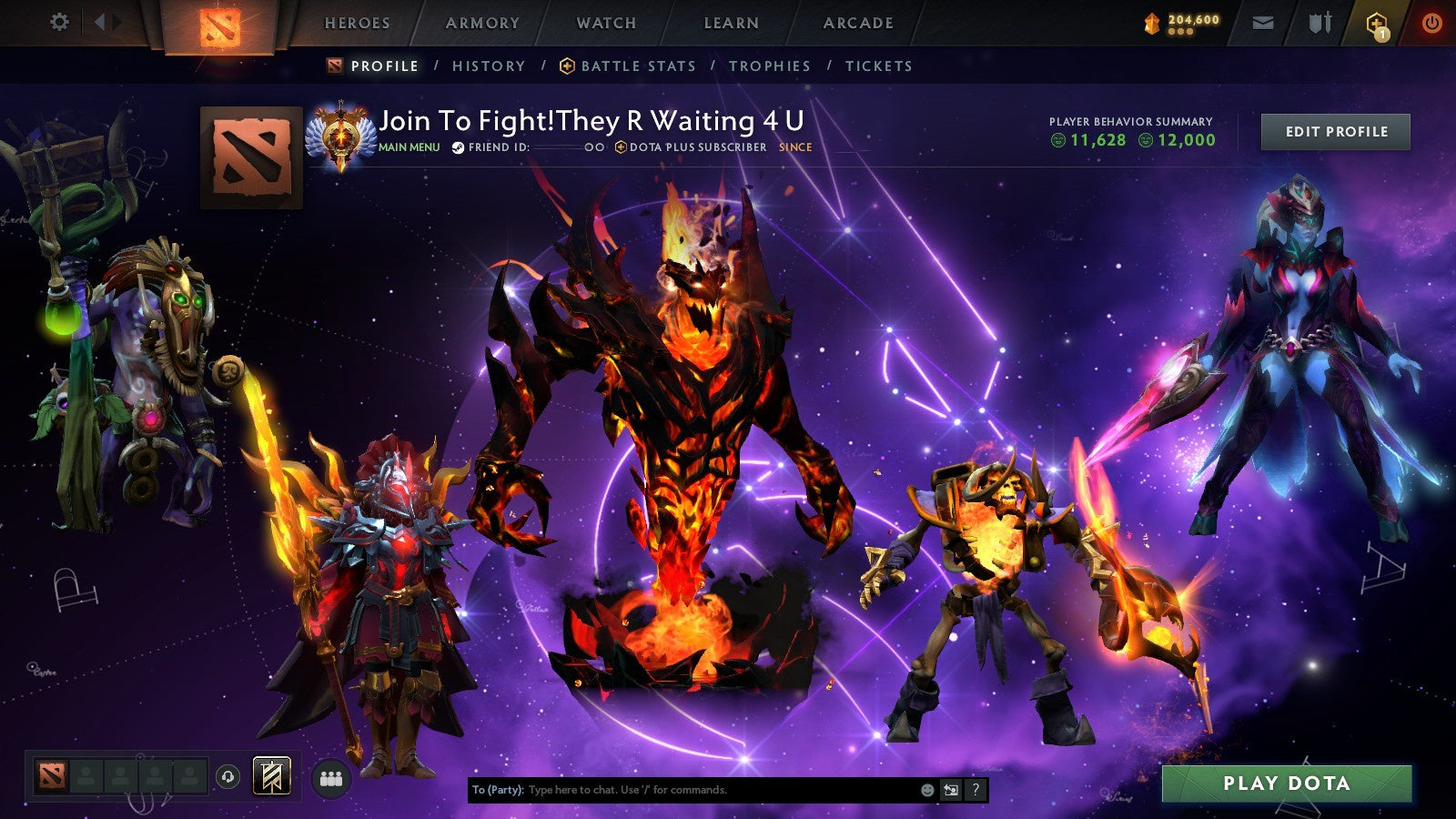Open the friends list with the group icon
This screenshot has height=819, width=1456.
point(331,775)
